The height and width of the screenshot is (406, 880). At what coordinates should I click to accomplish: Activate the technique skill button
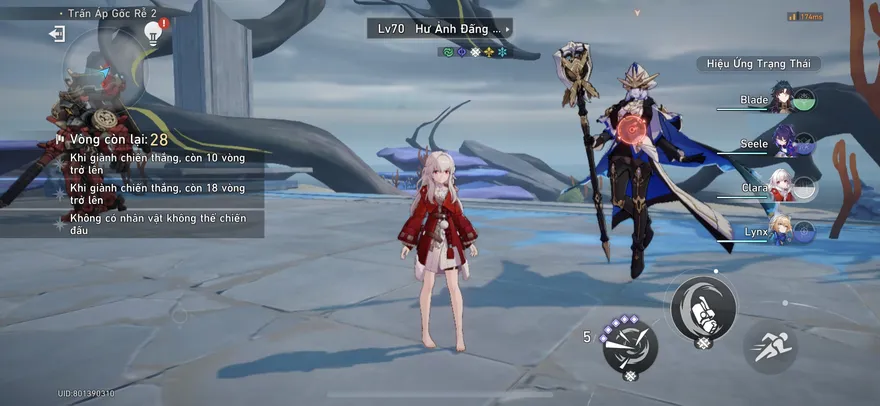point(630,345)
